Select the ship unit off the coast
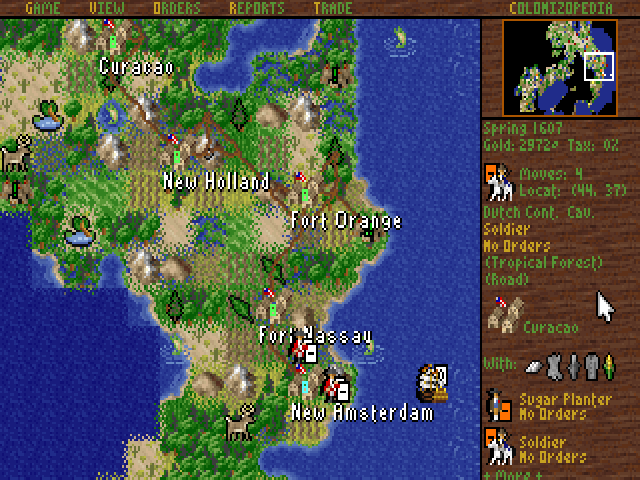The width and height of the screenshot is (640, 480). click(x=432, y=380)
